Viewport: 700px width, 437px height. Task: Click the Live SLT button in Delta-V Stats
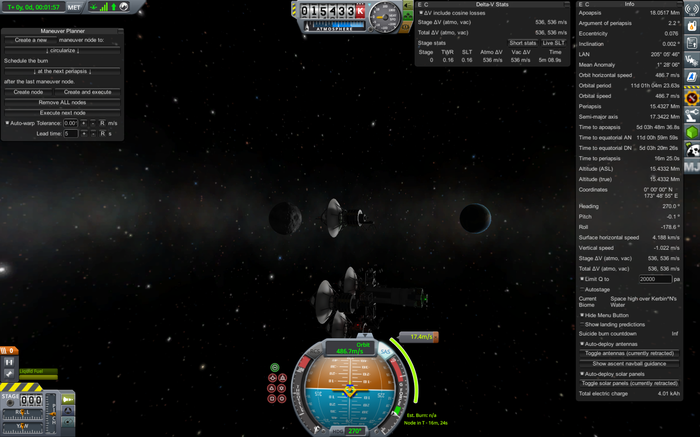pyautogui.click(x=552, y=43)
